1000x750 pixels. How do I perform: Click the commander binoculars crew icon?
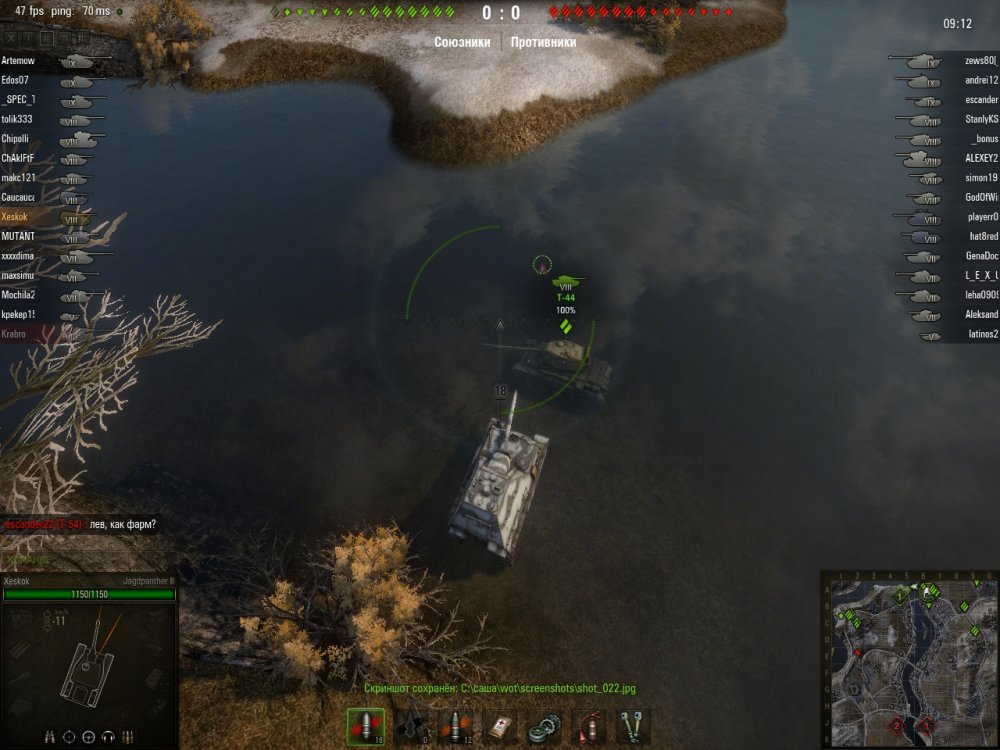pyautogui.click(x=50, y=737)
